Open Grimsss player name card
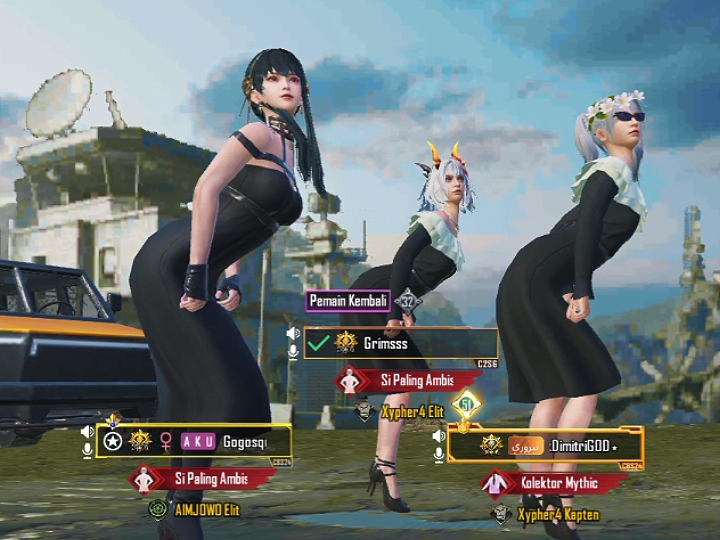The width and height of the screenshot is (720, 540). pyautogui.click(x=400, y=343)
